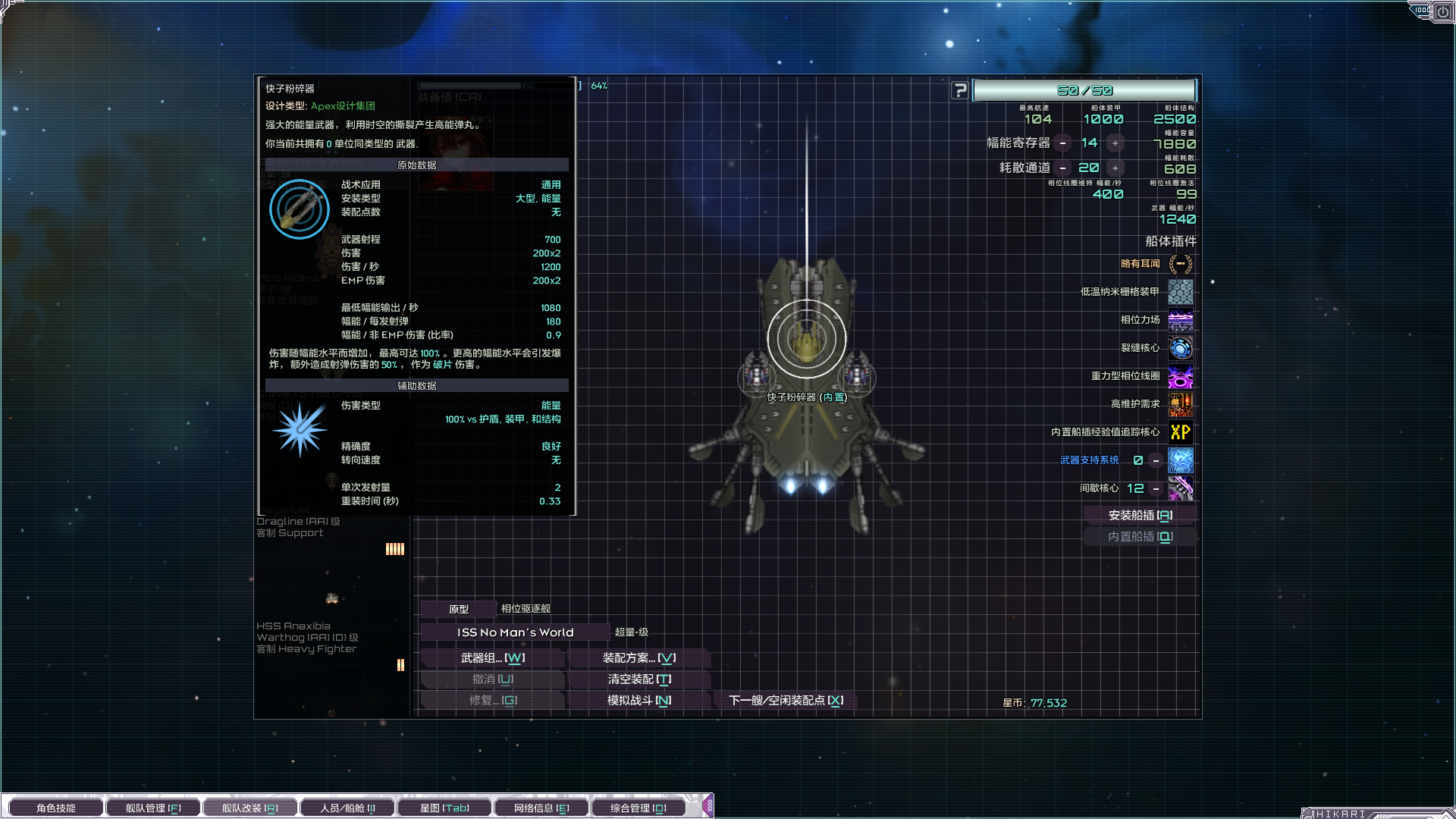Click the question mark help button
Image resolution: width=1456 pixels, height=819 pixels.
pyautogui.click(x=960, y=91)
